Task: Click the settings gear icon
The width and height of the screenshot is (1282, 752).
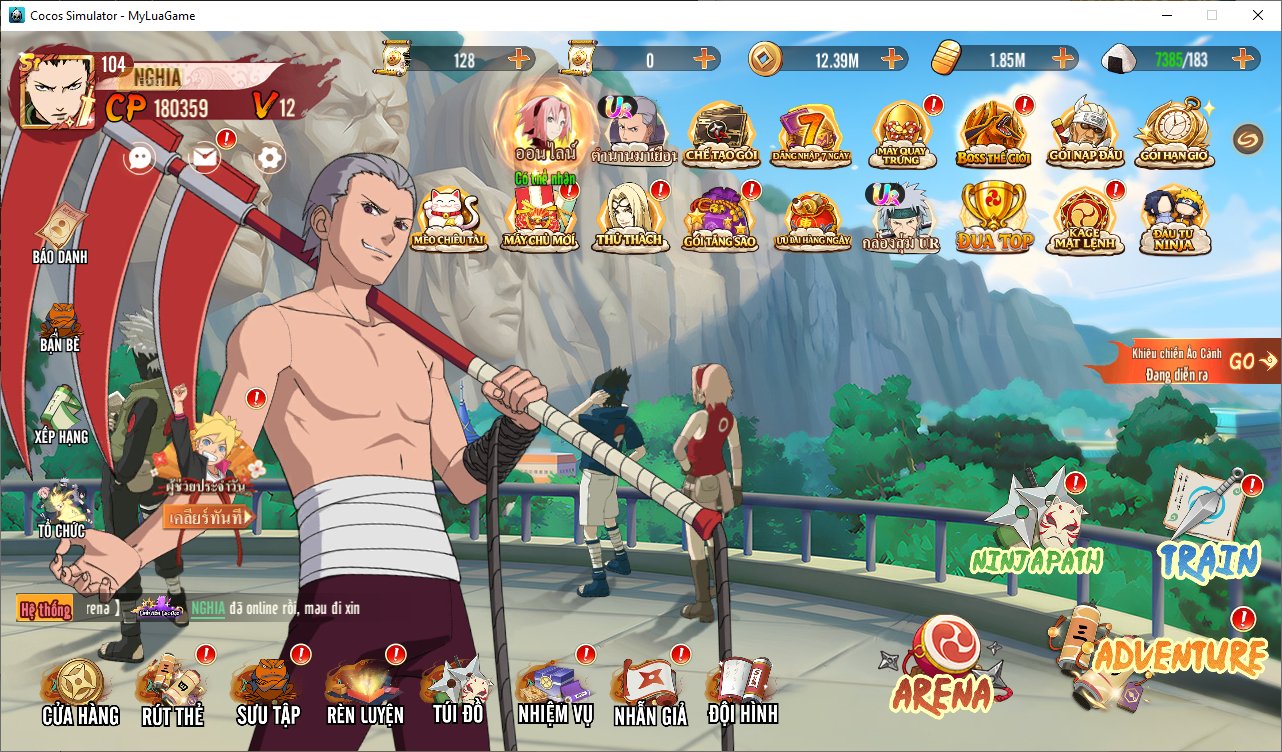Action: point(270,158)
